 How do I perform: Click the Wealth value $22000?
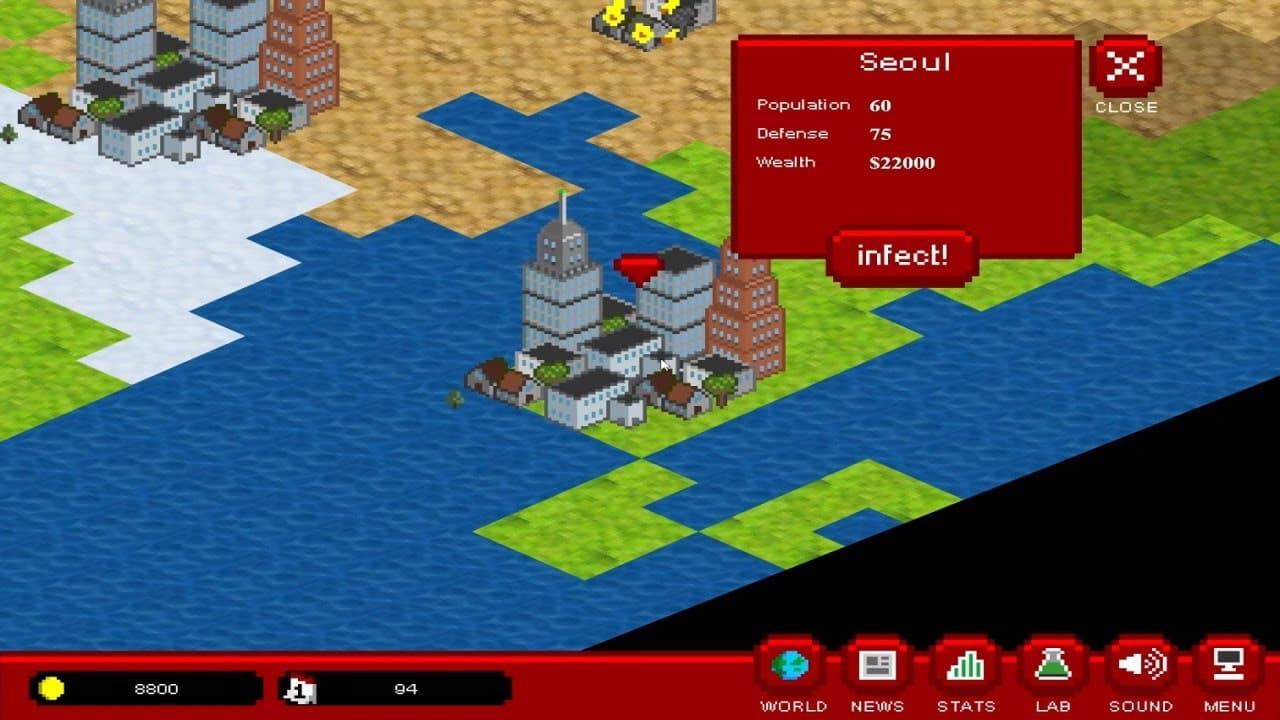[902, 162]
